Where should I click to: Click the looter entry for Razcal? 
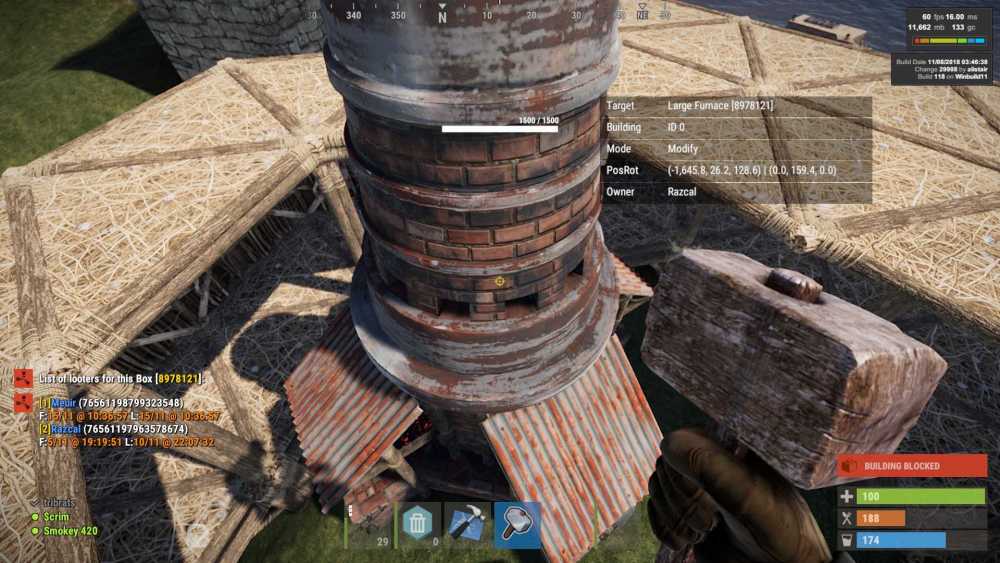[x=115, y=428]
